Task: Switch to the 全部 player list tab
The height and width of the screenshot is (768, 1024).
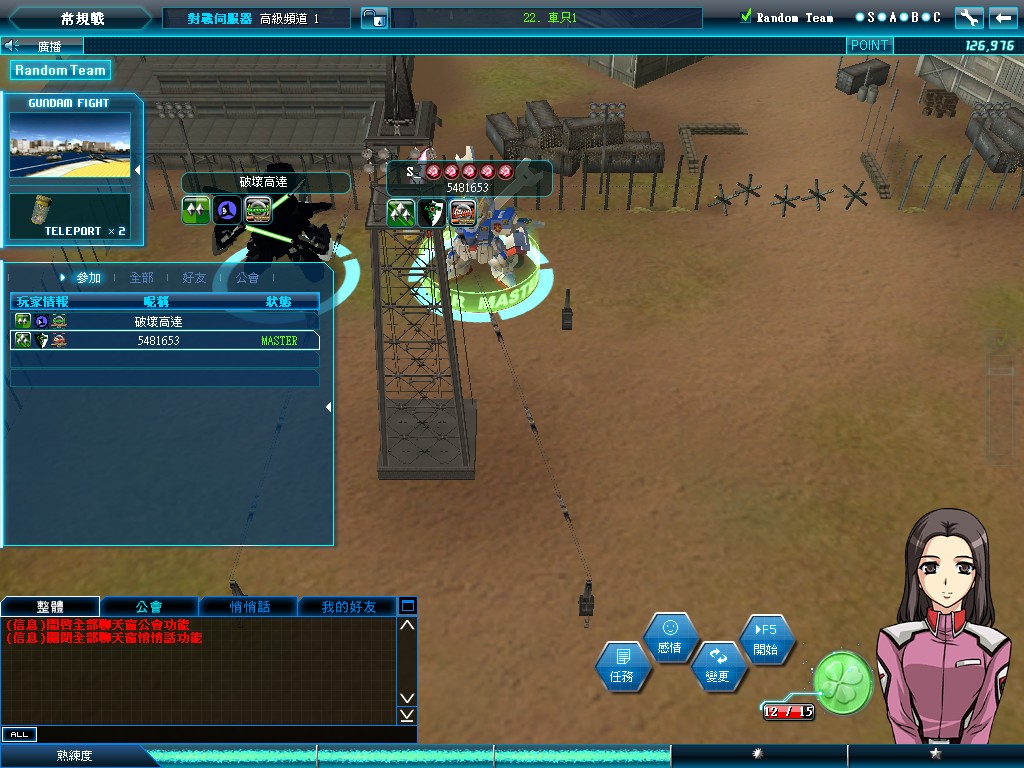Action: click(141, 278)
